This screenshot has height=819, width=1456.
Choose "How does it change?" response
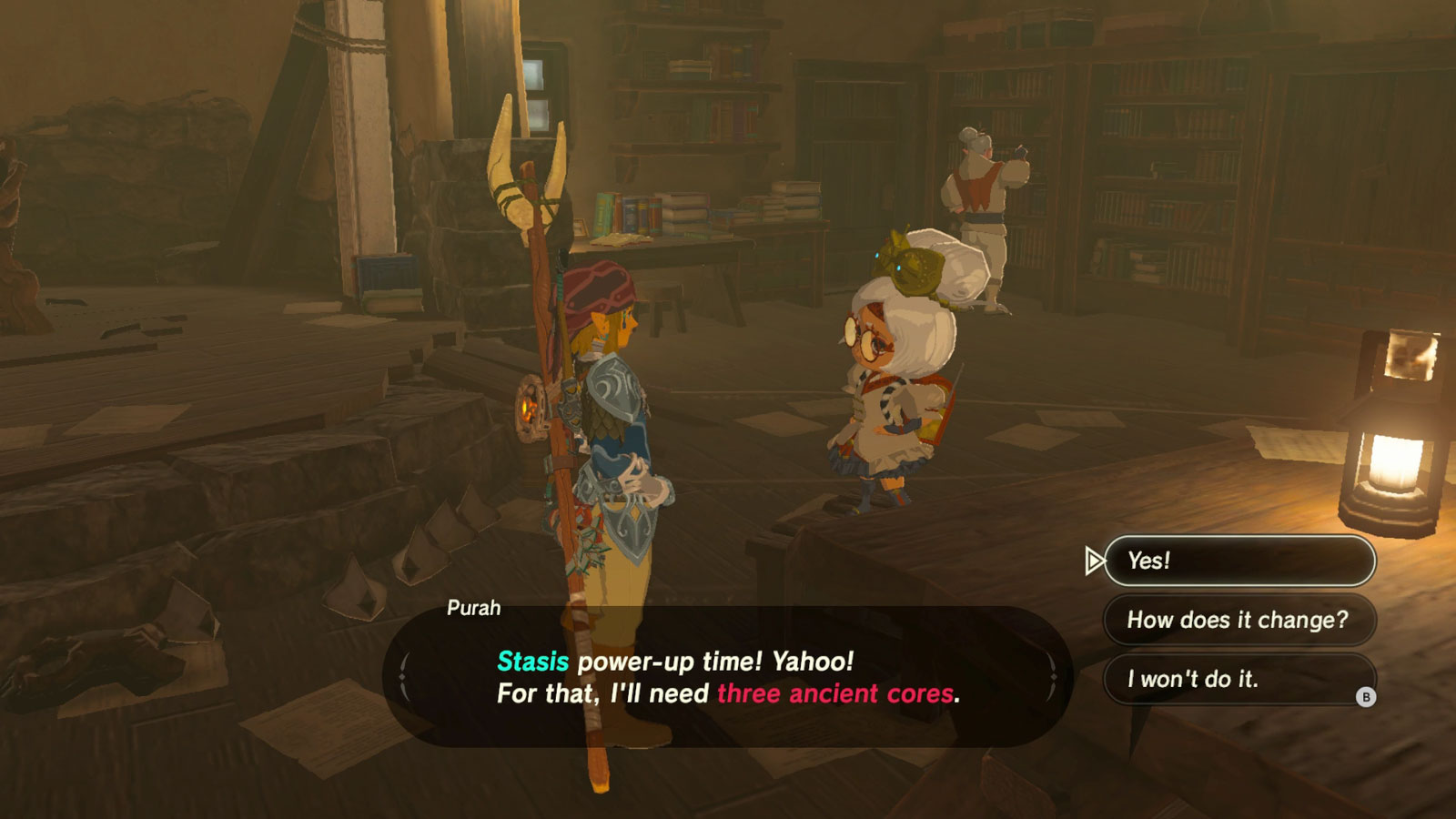[x=1238, y=621]
